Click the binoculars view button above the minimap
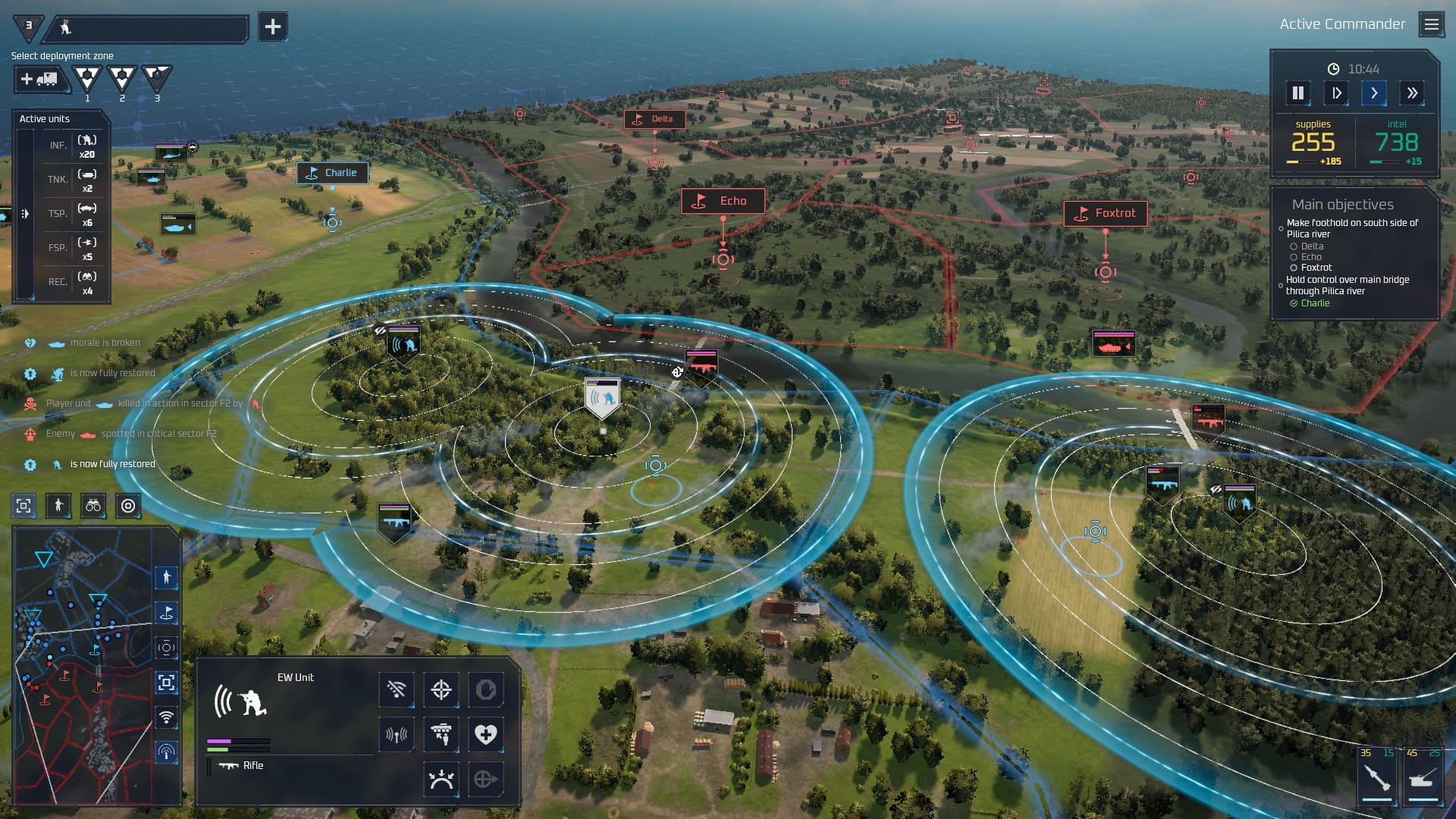The image size is (1456, 819). pyautogui.click(x=93, y=506)
